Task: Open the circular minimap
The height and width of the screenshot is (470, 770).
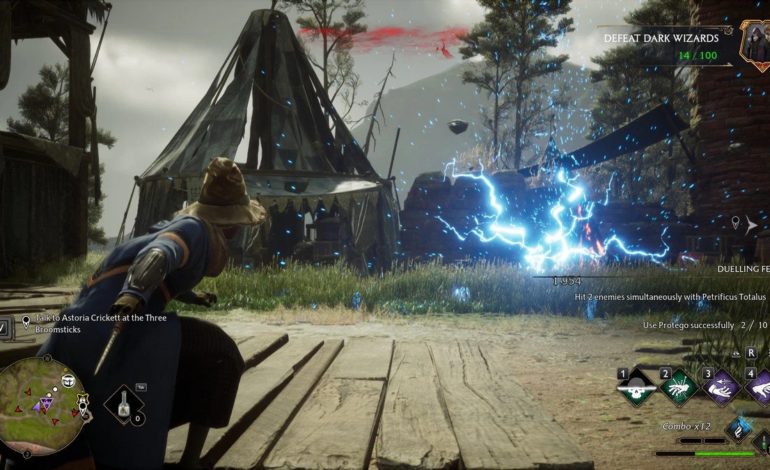Action: pyautogui.click(x=42, y=412)
